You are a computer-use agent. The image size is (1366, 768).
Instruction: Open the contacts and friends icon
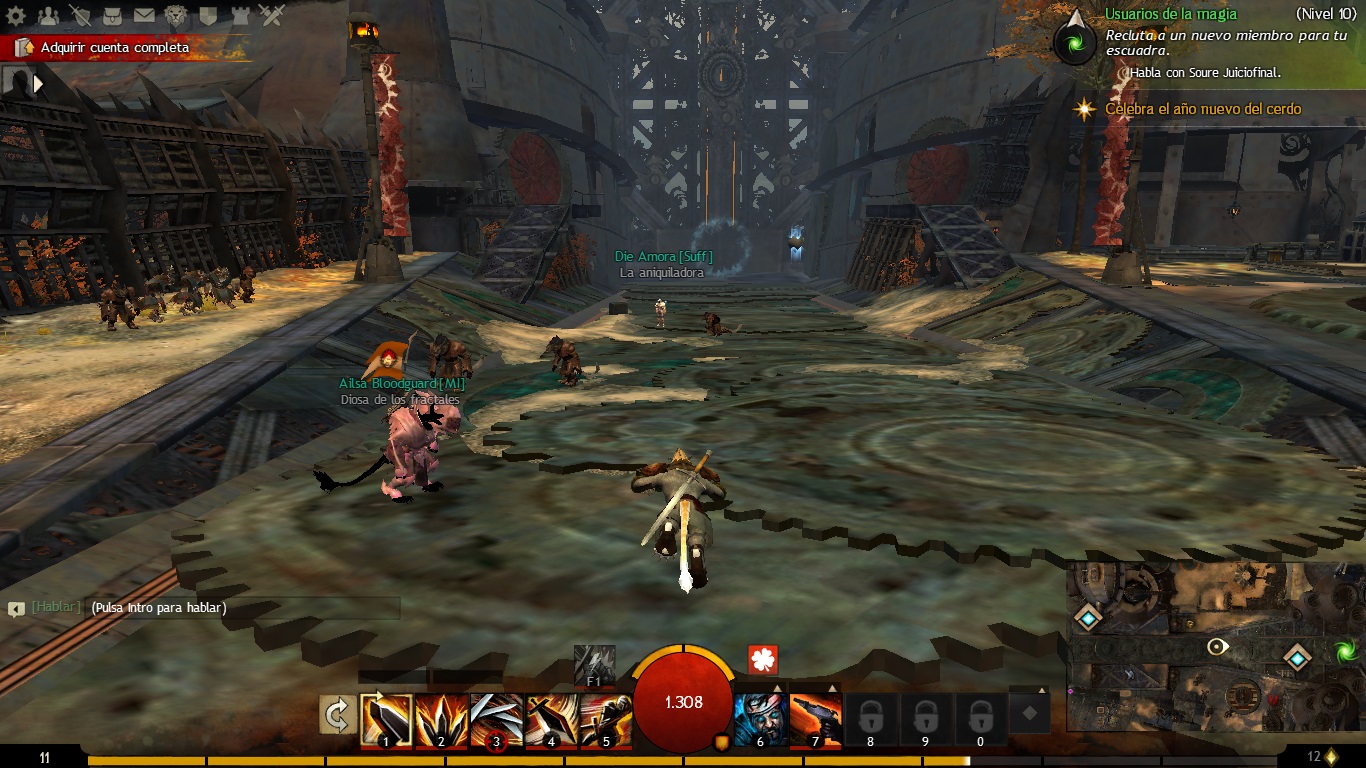tap(48, 15)
